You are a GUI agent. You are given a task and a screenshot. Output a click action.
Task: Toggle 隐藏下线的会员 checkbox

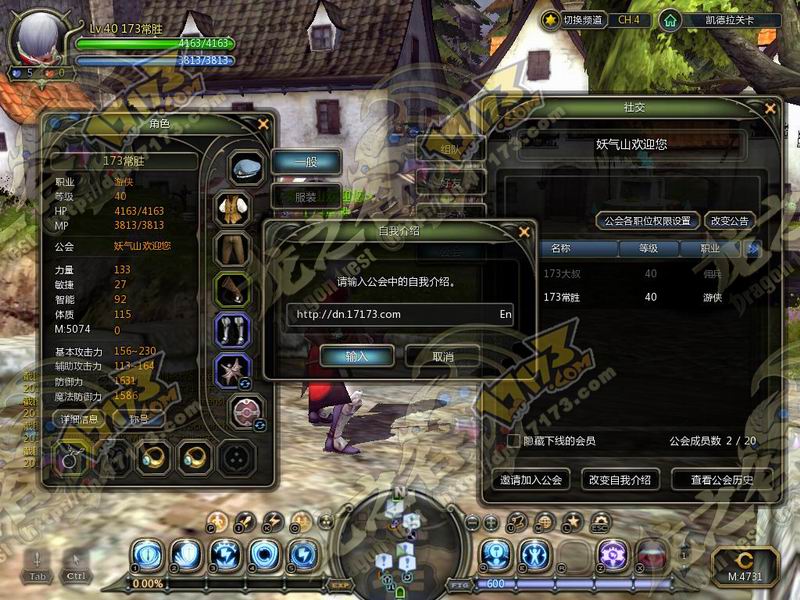514,440
